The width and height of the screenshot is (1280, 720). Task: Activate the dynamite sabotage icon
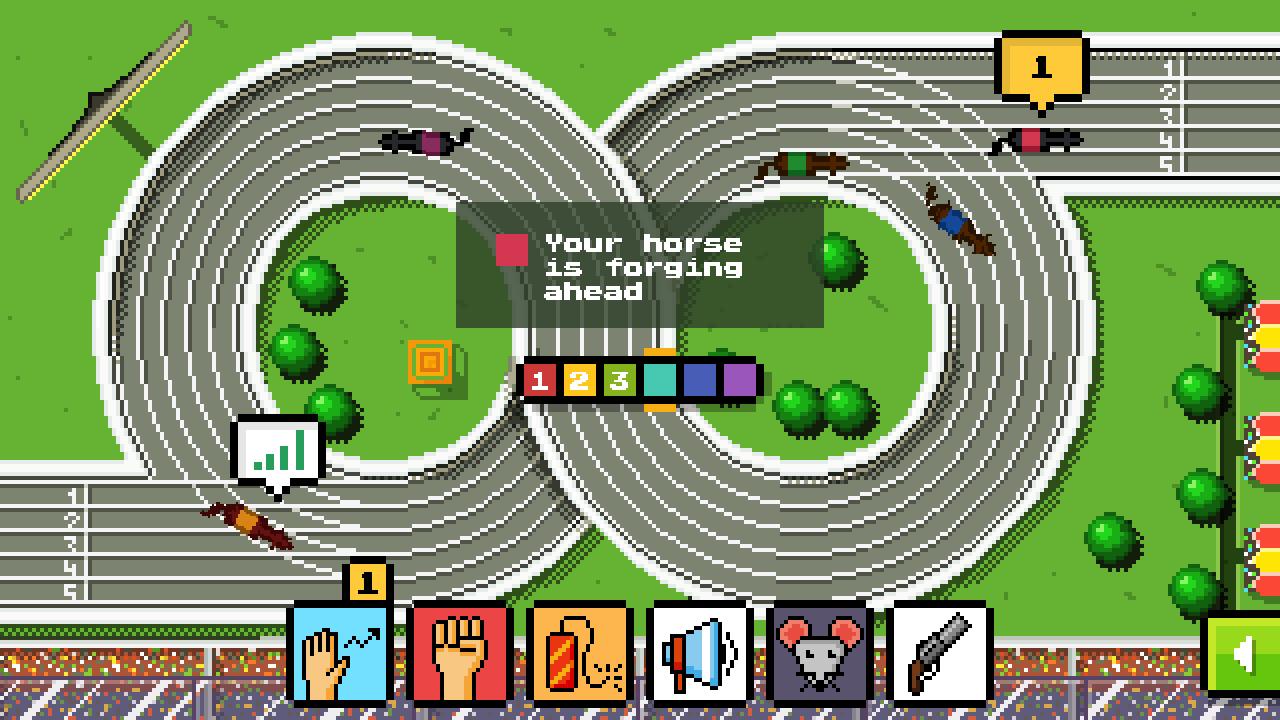coord(578,659)
